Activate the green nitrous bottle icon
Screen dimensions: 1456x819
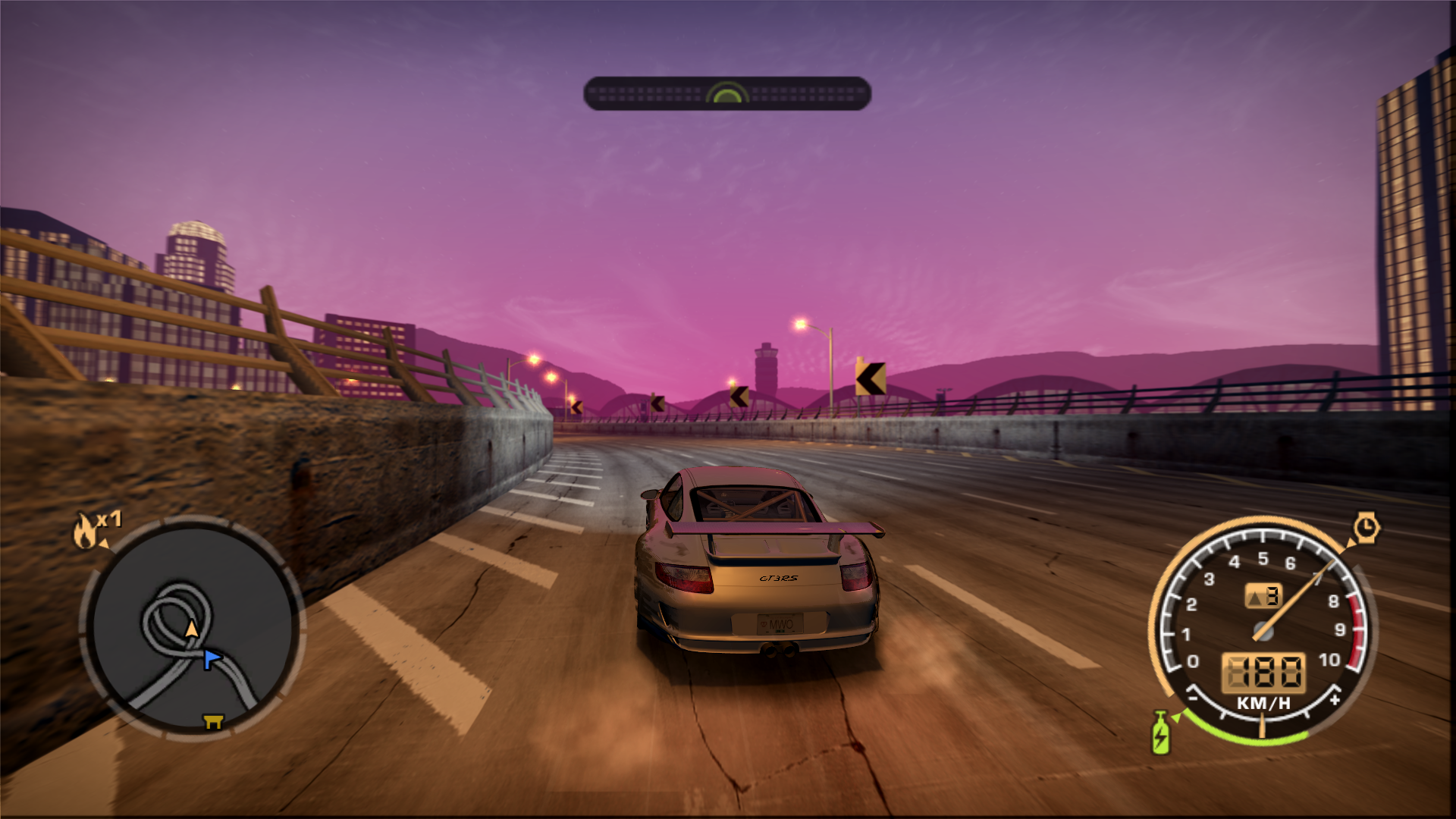pyautogui.click(x=1160, y=733)
